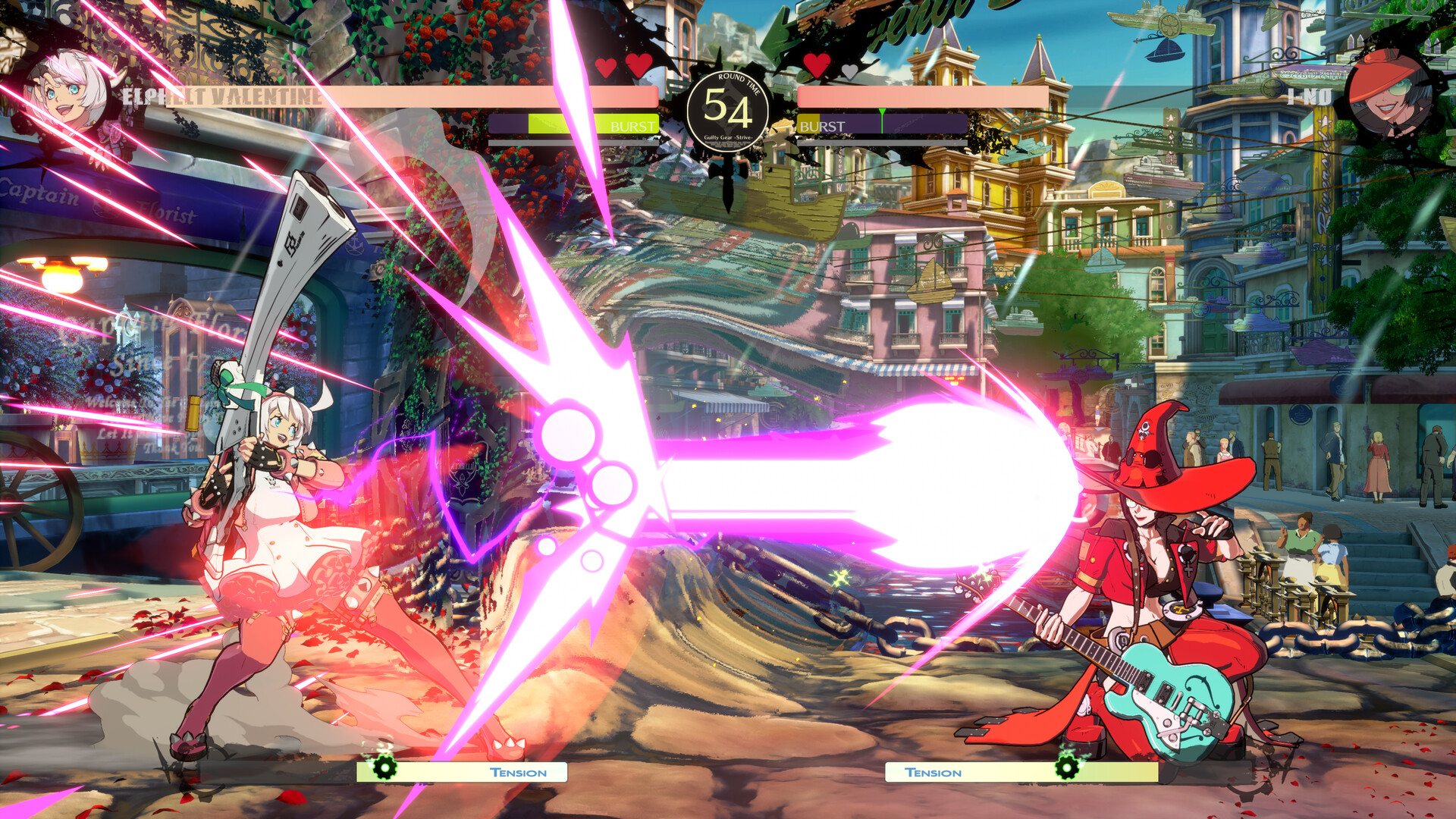This screenshot has width=1456, height=819.
Task: Click the first red heart above Elphelt's health bar
Action: [x=605, y=67]
